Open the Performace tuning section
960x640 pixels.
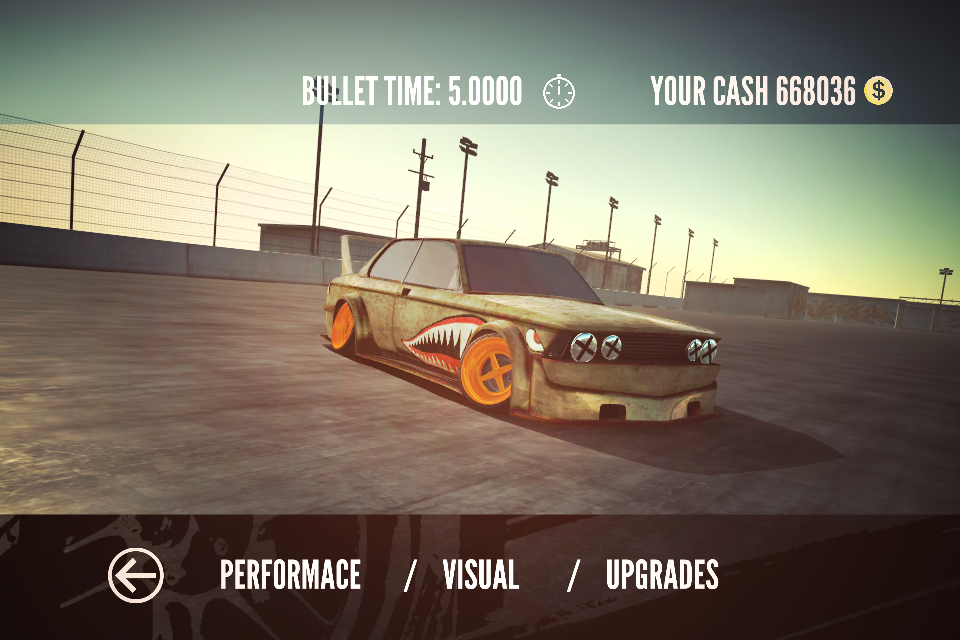click(x=290, y=576)
